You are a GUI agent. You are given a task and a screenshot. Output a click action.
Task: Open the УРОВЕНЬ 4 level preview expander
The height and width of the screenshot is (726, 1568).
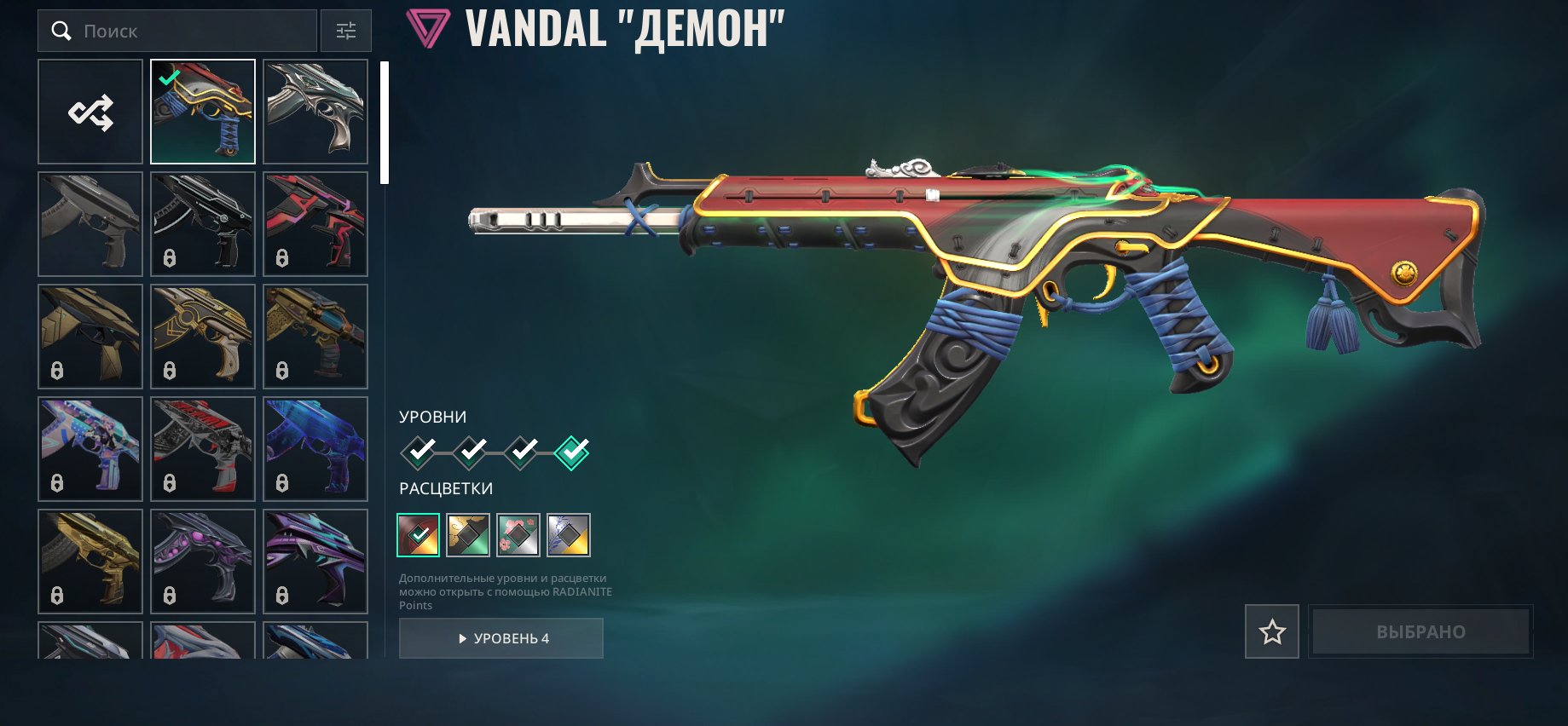click(500, 638)
